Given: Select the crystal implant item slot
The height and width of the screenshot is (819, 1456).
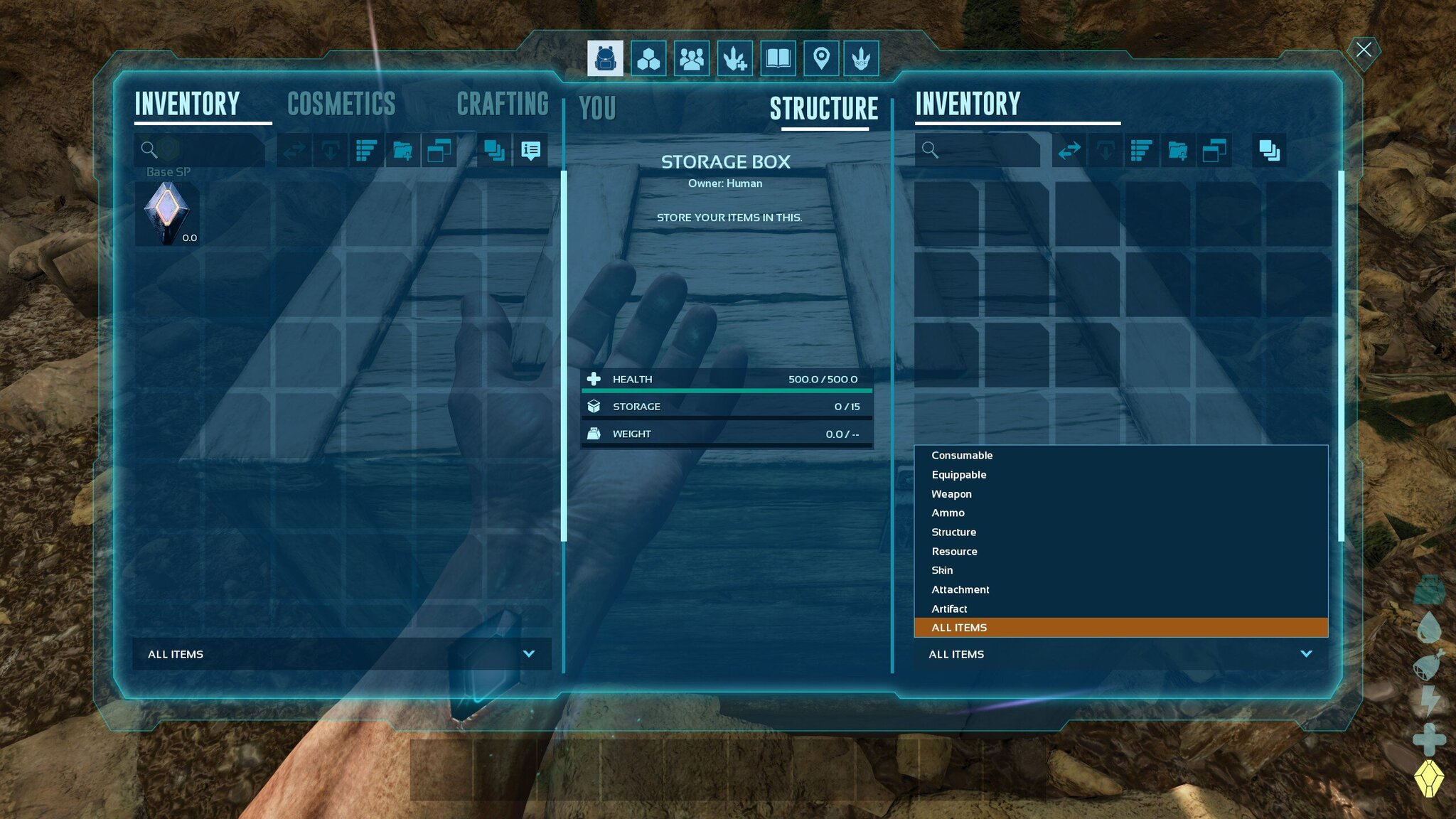Looking at the screenshot, I should click(x=167, y=214).
